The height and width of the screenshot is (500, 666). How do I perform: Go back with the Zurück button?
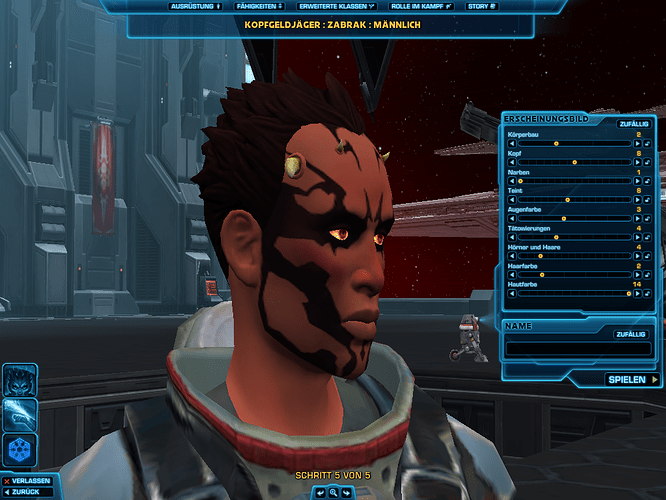(x=27, y=493)
